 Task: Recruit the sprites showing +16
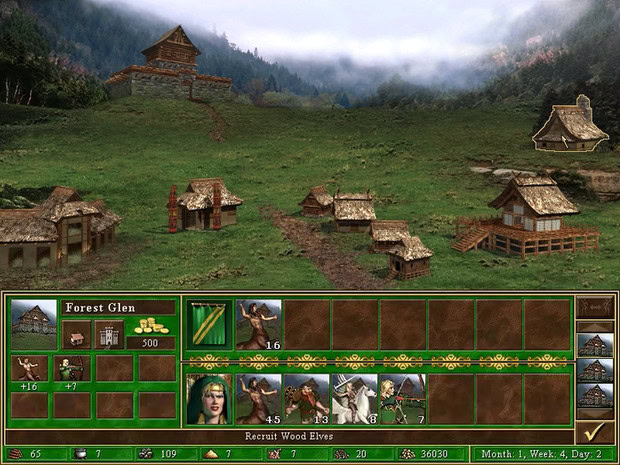tap(29, 369)
